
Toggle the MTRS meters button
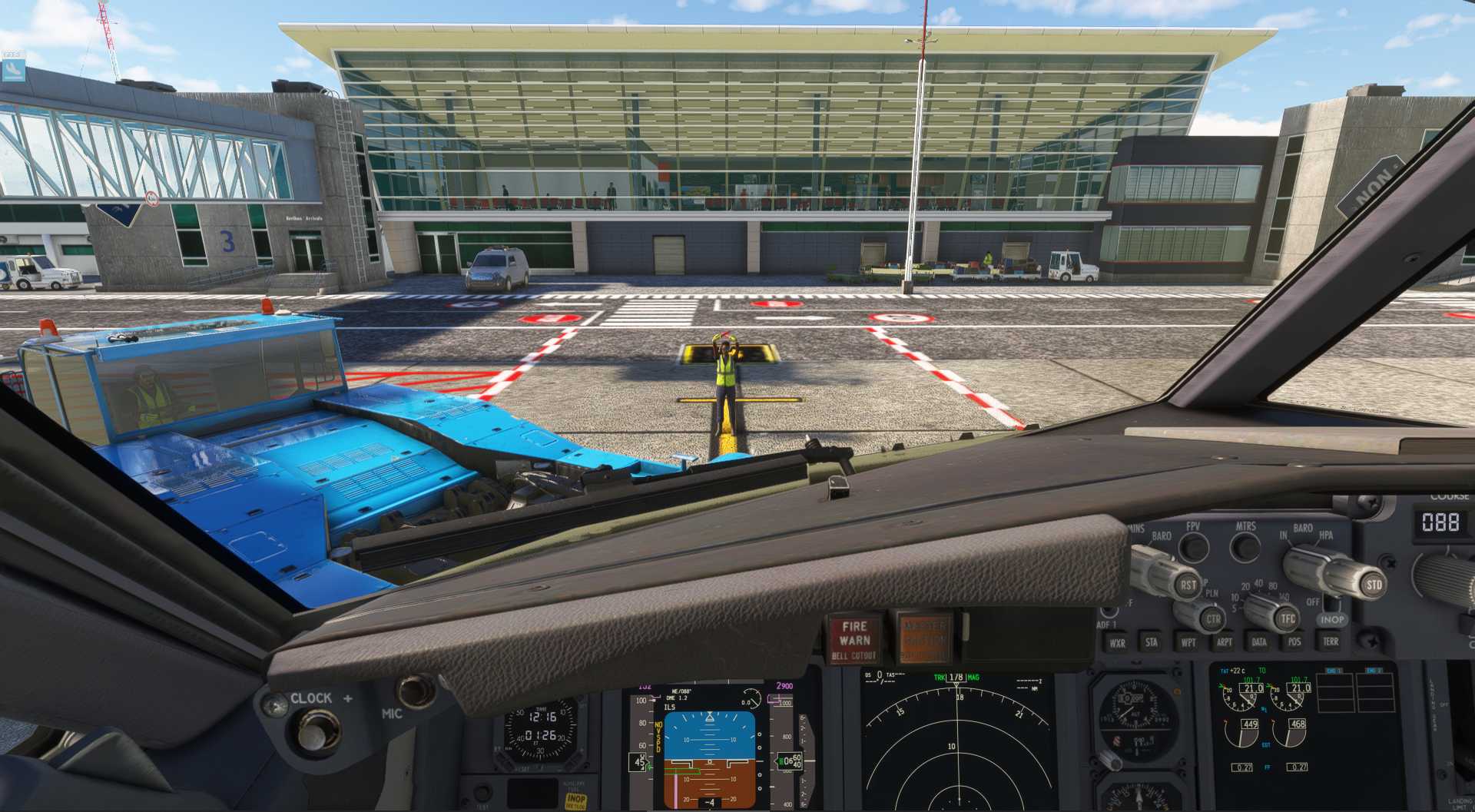click(x=1245, y=546)
